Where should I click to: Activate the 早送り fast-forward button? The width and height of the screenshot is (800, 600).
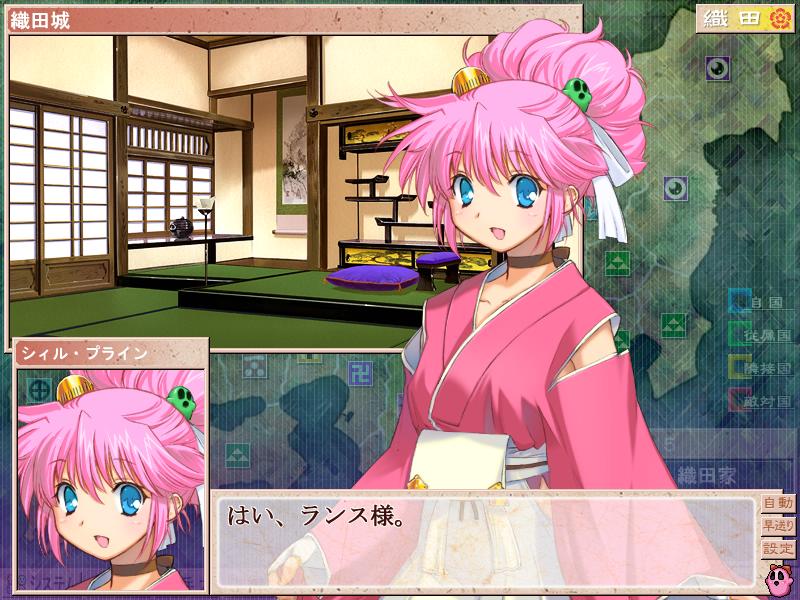coord(777,526)
